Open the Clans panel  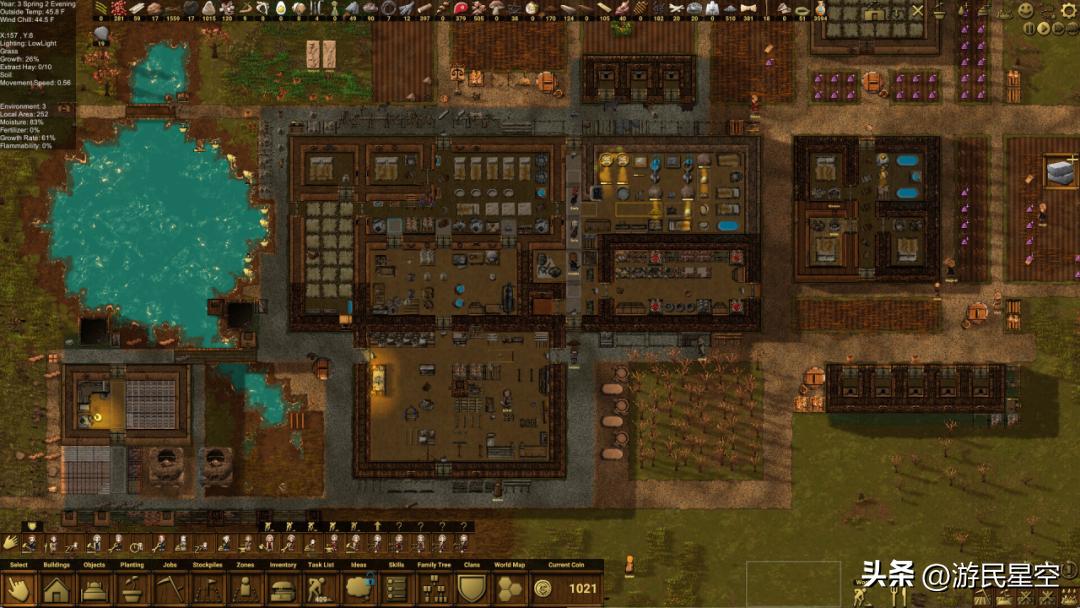tap(472, 588)
